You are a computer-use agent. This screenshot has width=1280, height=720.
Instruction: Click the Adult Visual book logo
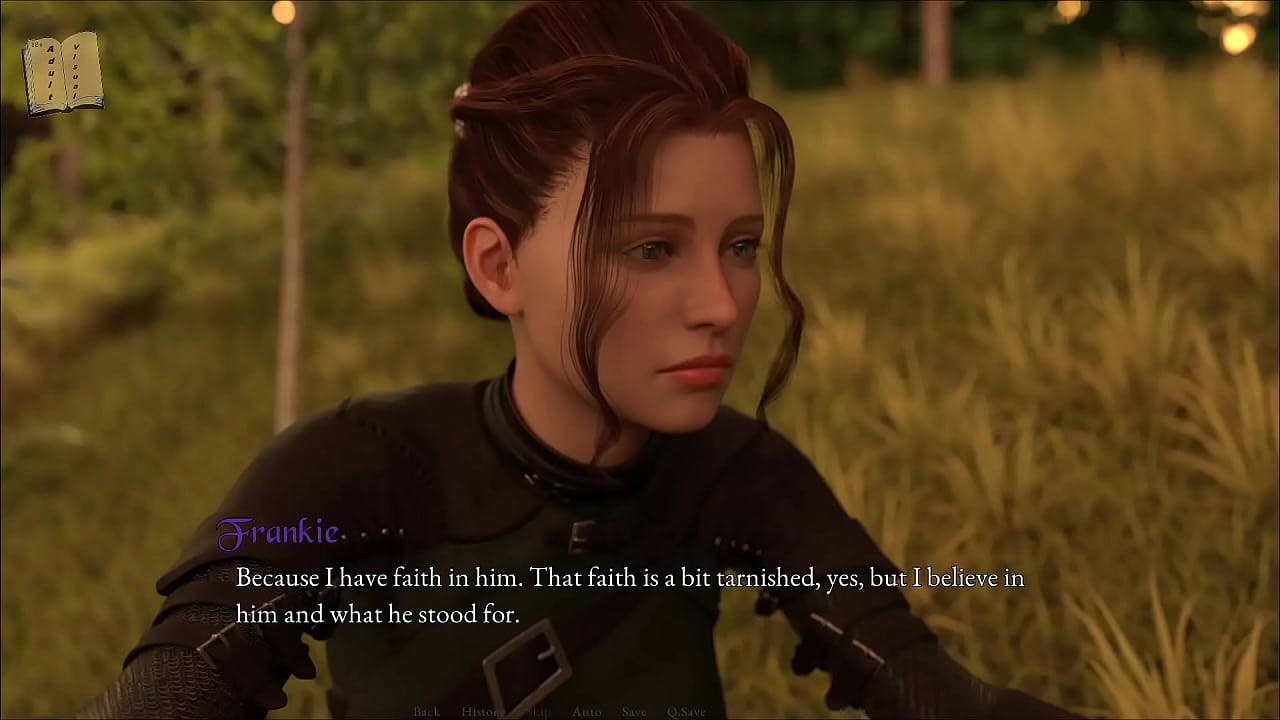(63, 73)
